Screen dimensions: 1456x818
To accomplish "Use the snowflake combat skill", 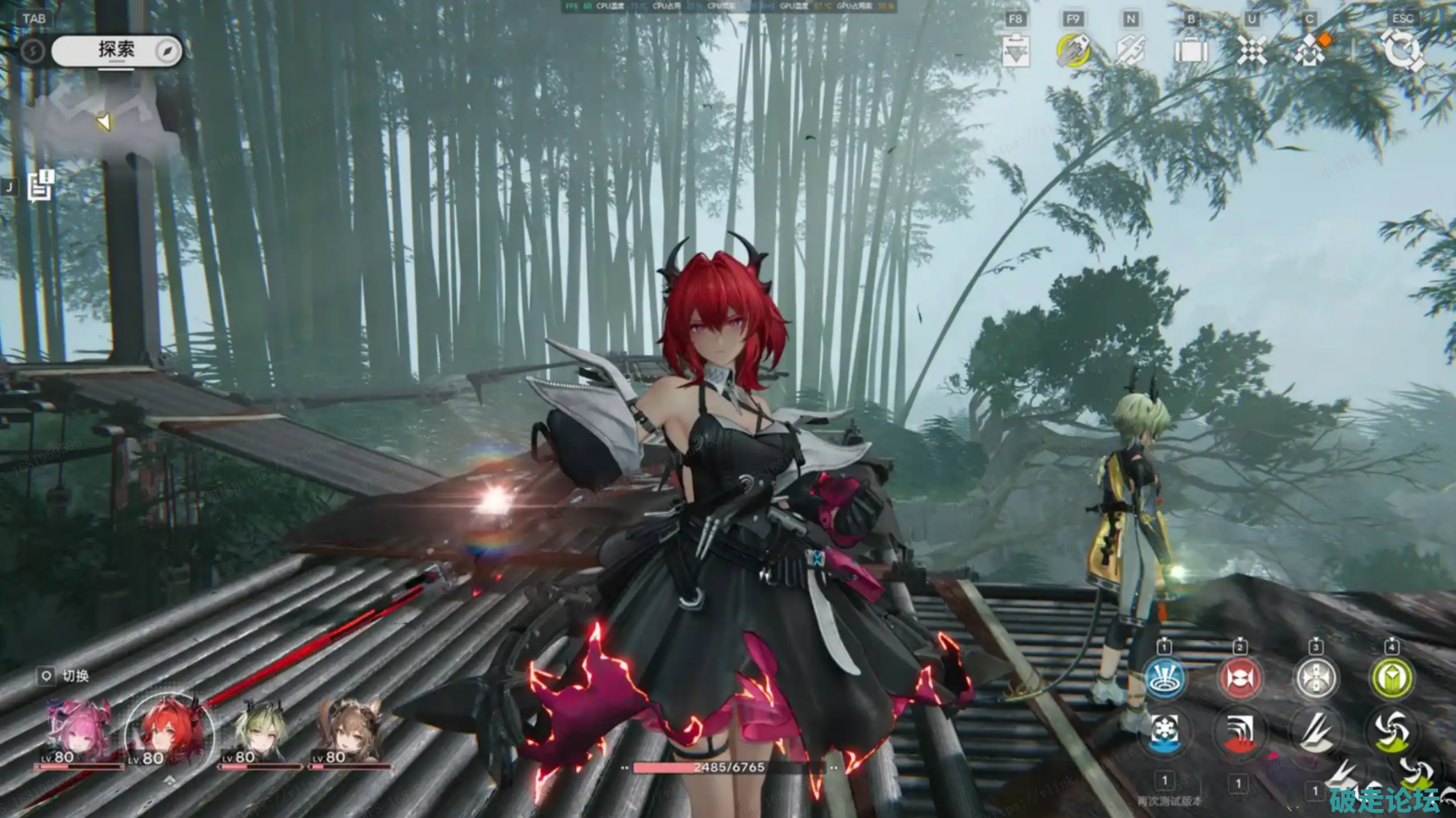I will click(x=1164, y=730).
